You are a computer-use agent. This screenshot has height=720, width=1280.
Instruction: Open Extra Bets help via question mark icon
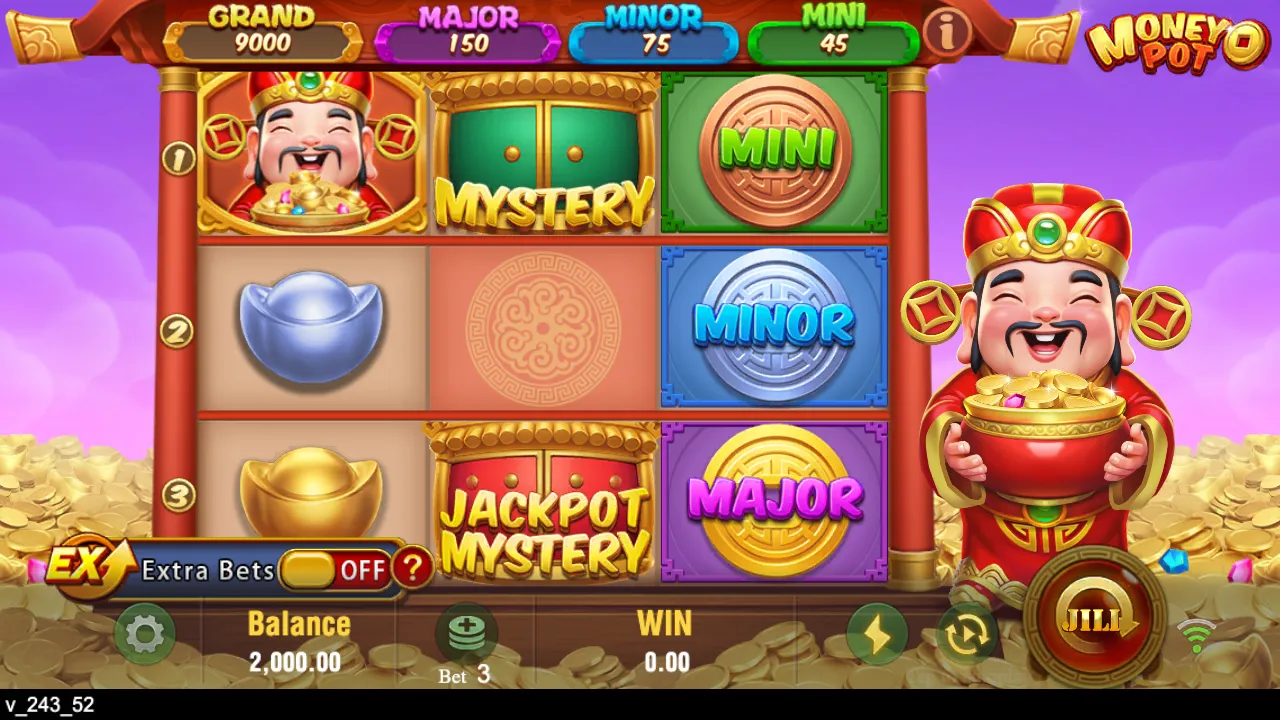413,569
